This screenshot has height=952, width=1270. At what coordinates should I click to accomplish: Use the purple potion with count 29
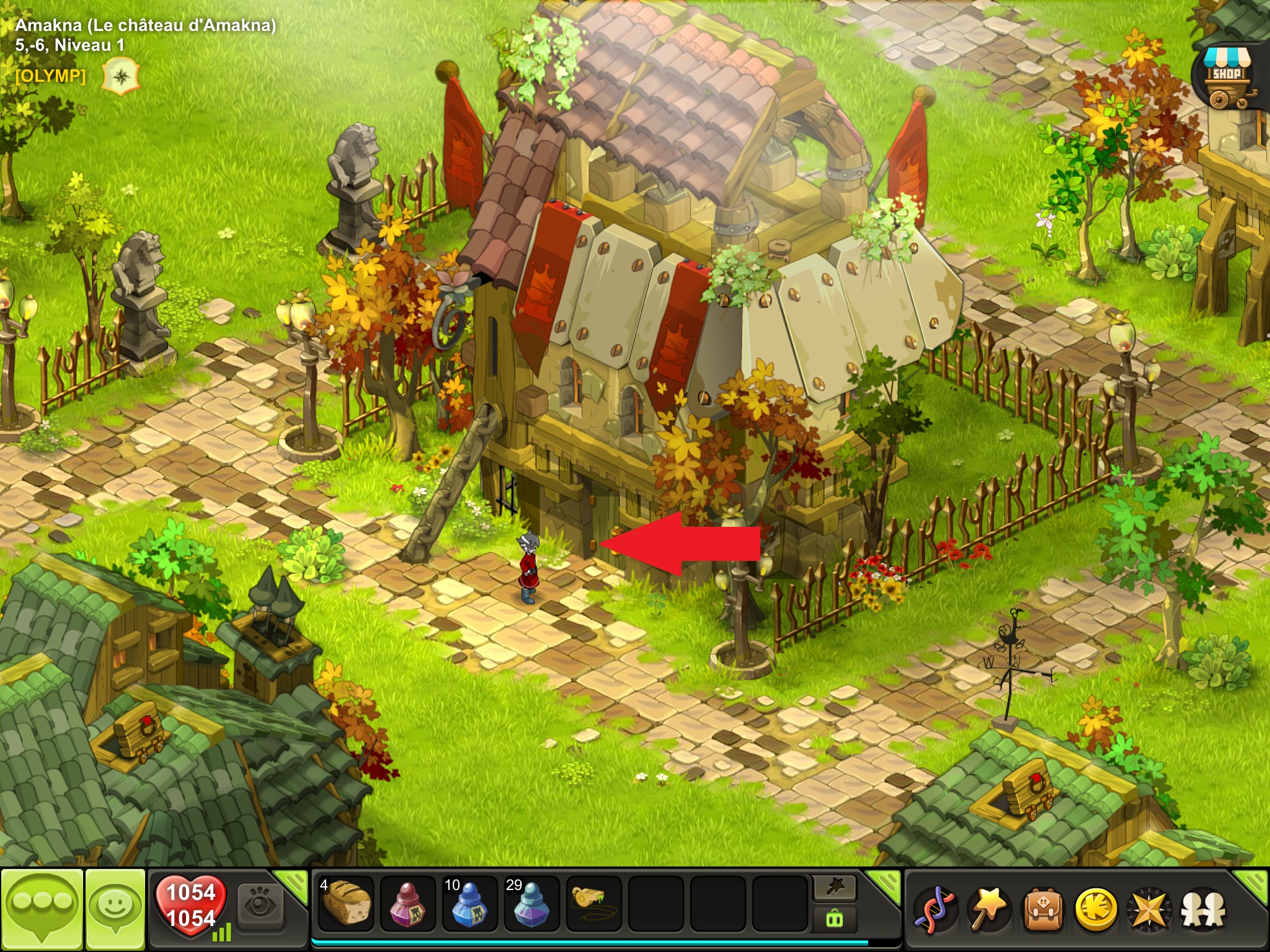[532, 904]
